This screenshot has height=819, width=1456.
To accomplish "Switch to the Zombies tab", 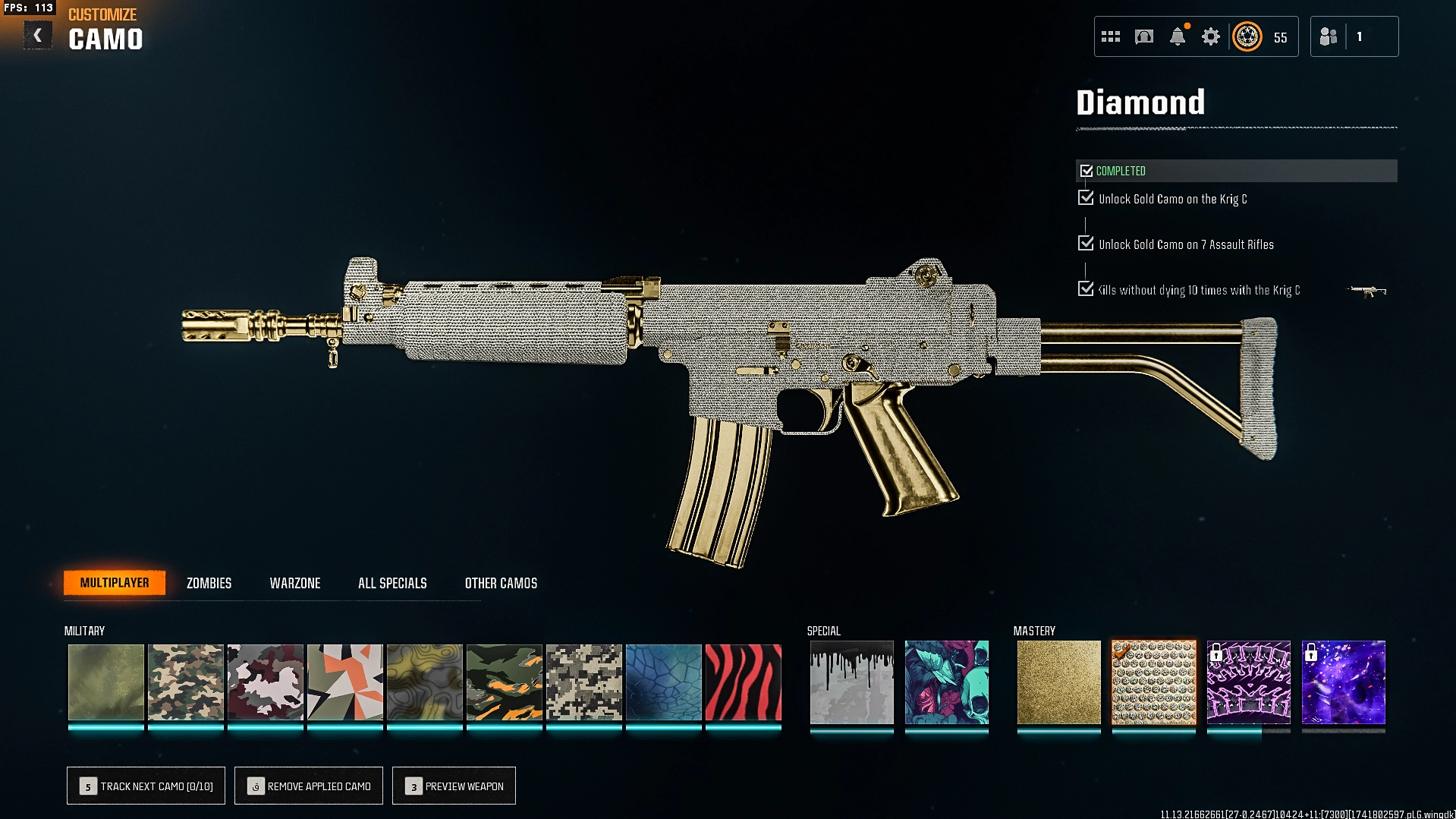I will pos(209,583).
